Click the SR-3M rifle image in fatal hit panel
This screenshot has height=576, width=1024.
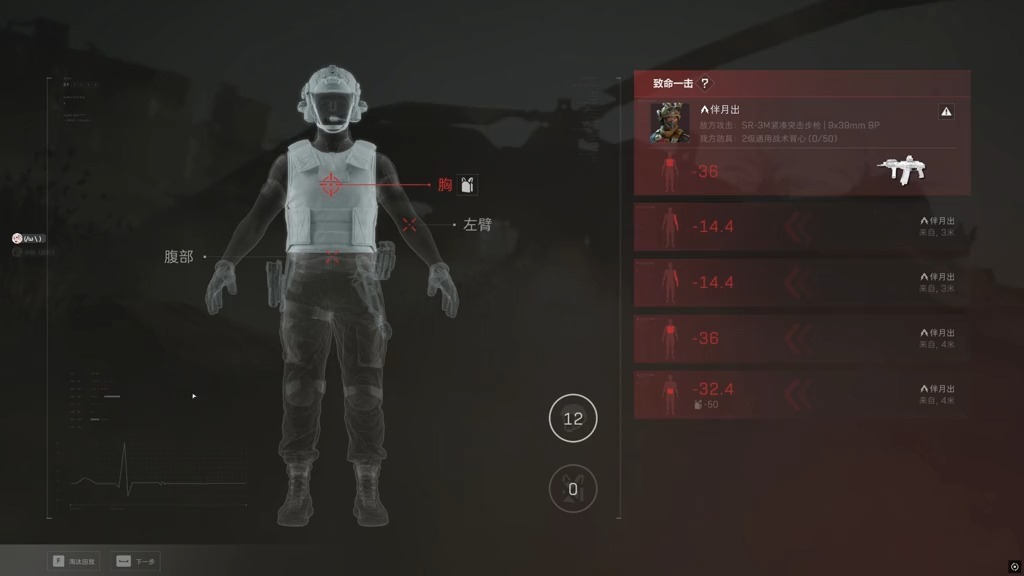click(x=901, y=170)
